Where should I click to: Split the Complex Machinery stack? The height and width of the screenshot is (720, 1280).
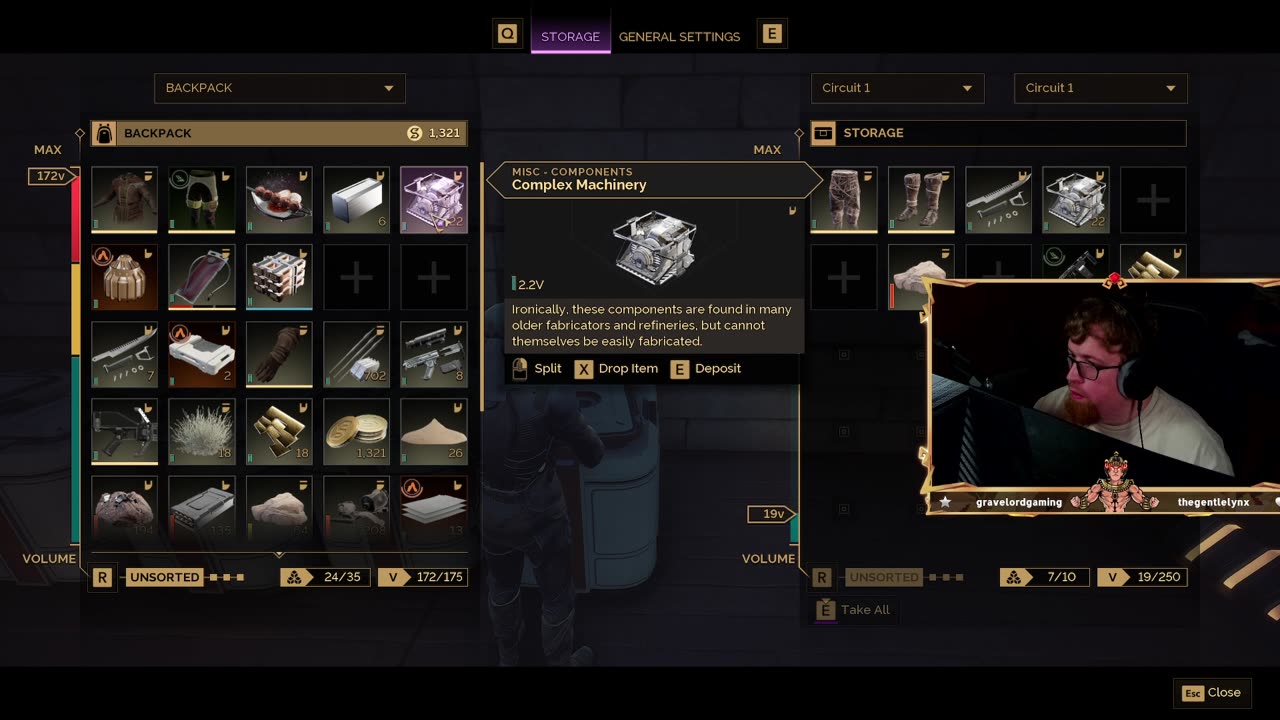(536, 369)
